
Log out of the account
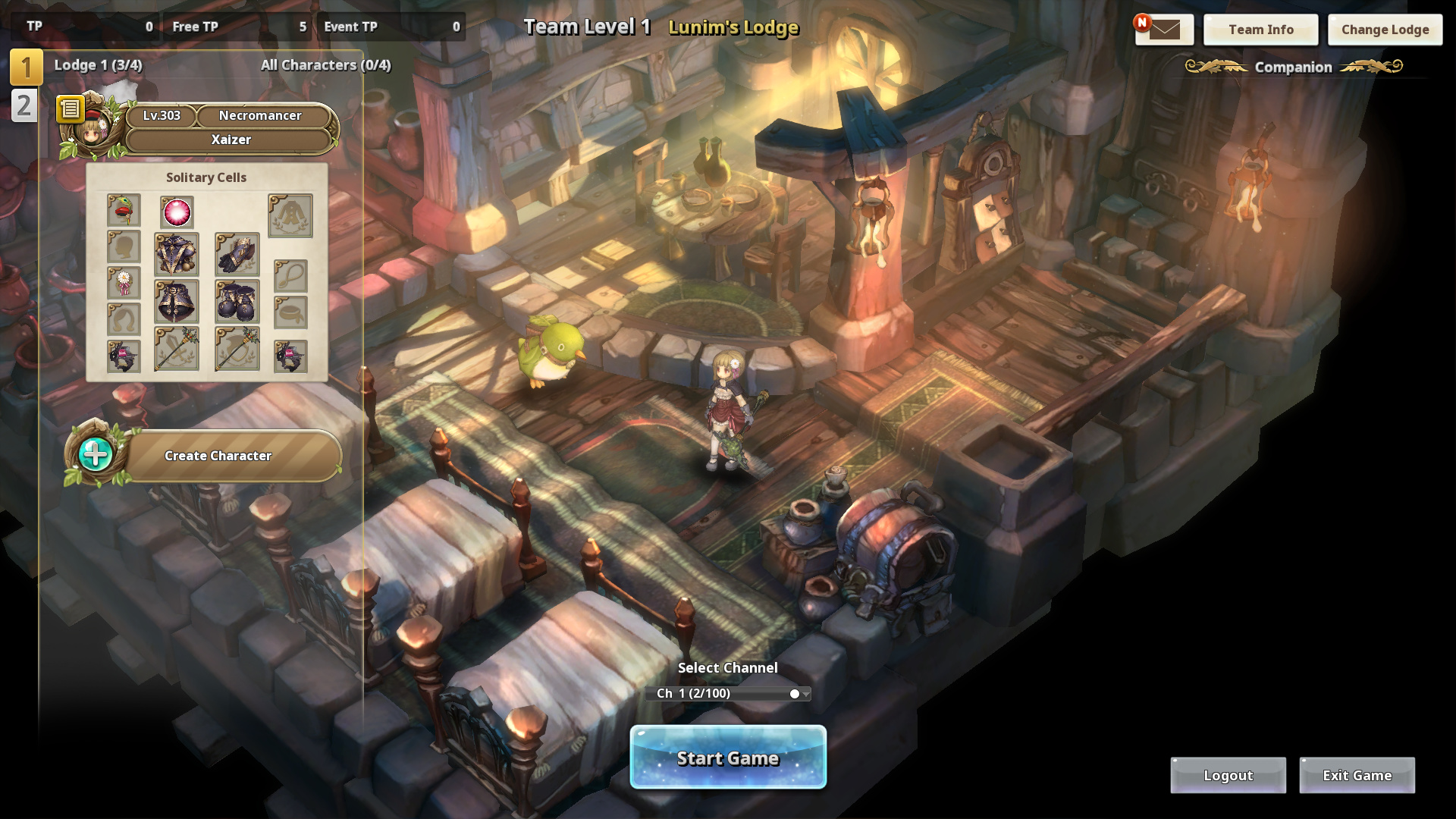[x=1228, y=775]
